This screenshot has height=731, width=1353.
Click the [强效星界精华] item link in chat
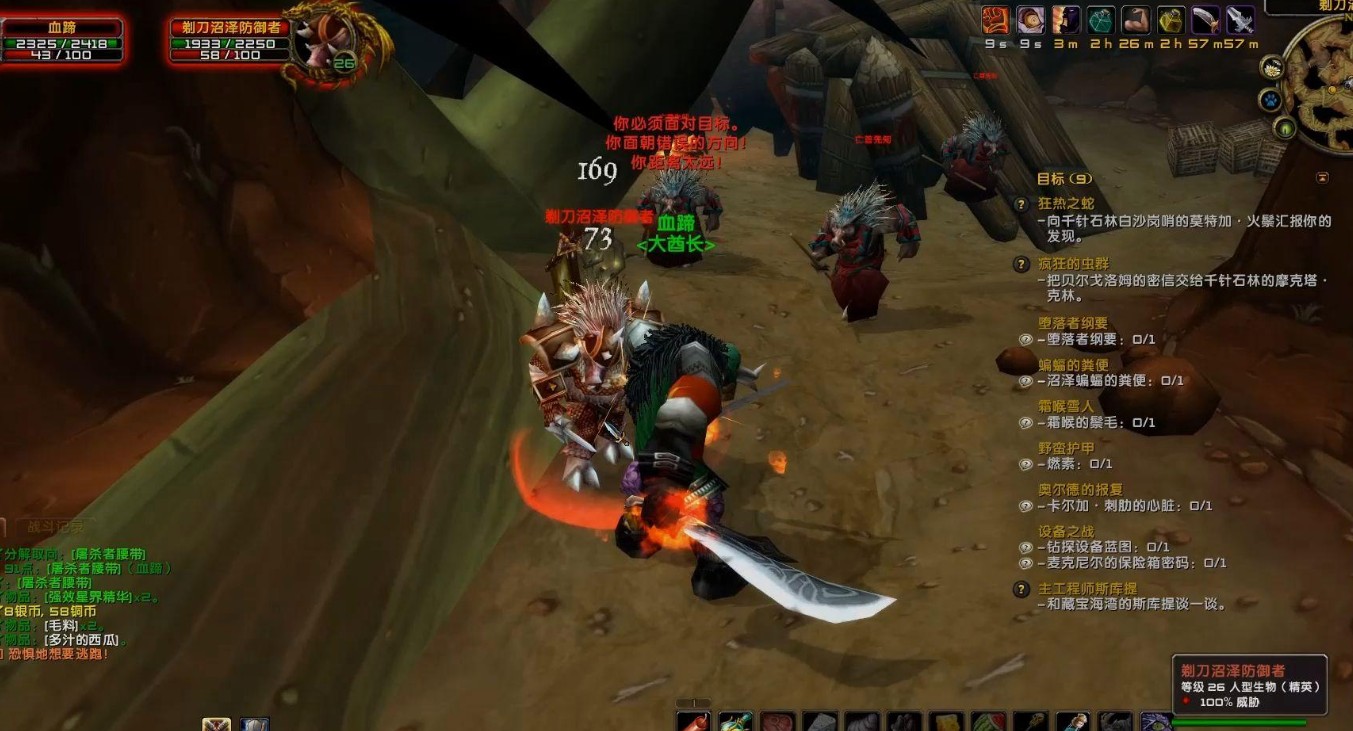click(88, 596)
